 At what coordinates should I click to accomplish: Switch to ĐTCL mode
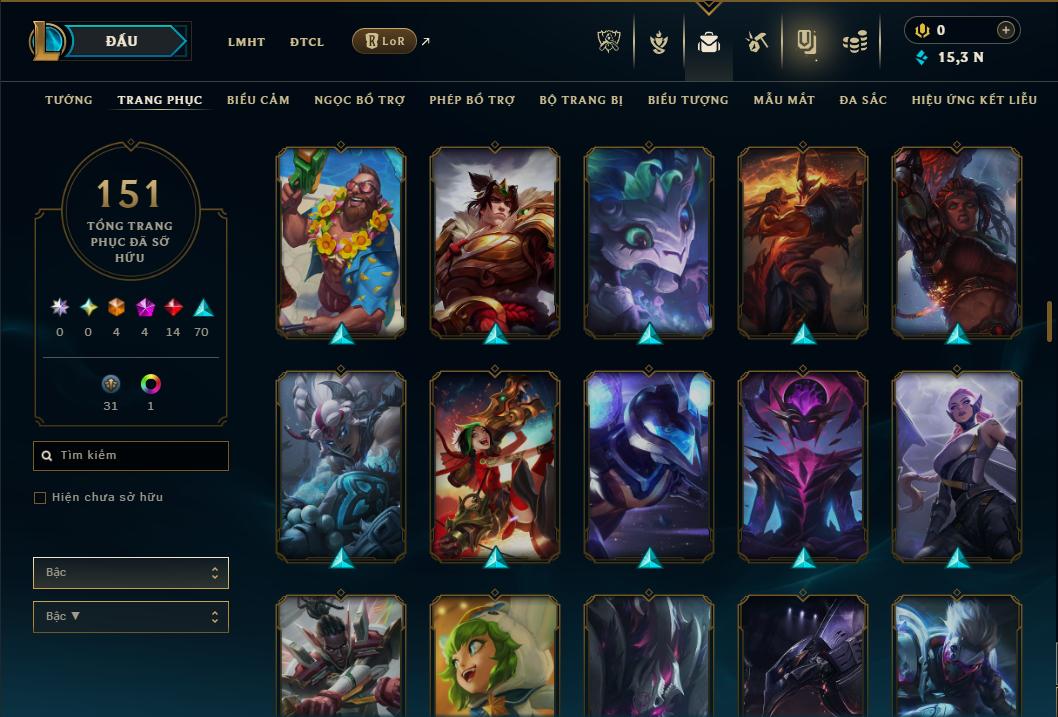pyautogui.click(x=307, y=42)
